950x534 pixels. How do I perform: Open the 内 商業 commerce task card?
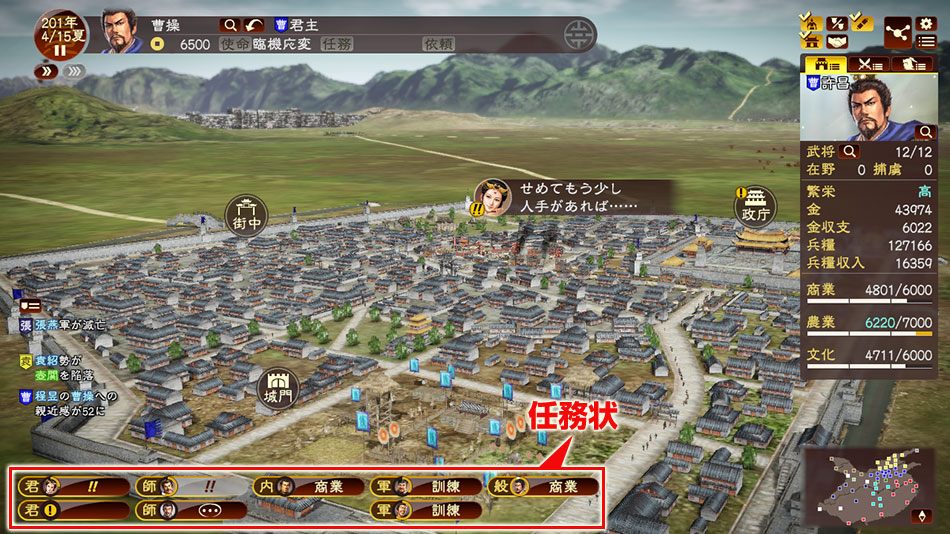pos(308,487)
